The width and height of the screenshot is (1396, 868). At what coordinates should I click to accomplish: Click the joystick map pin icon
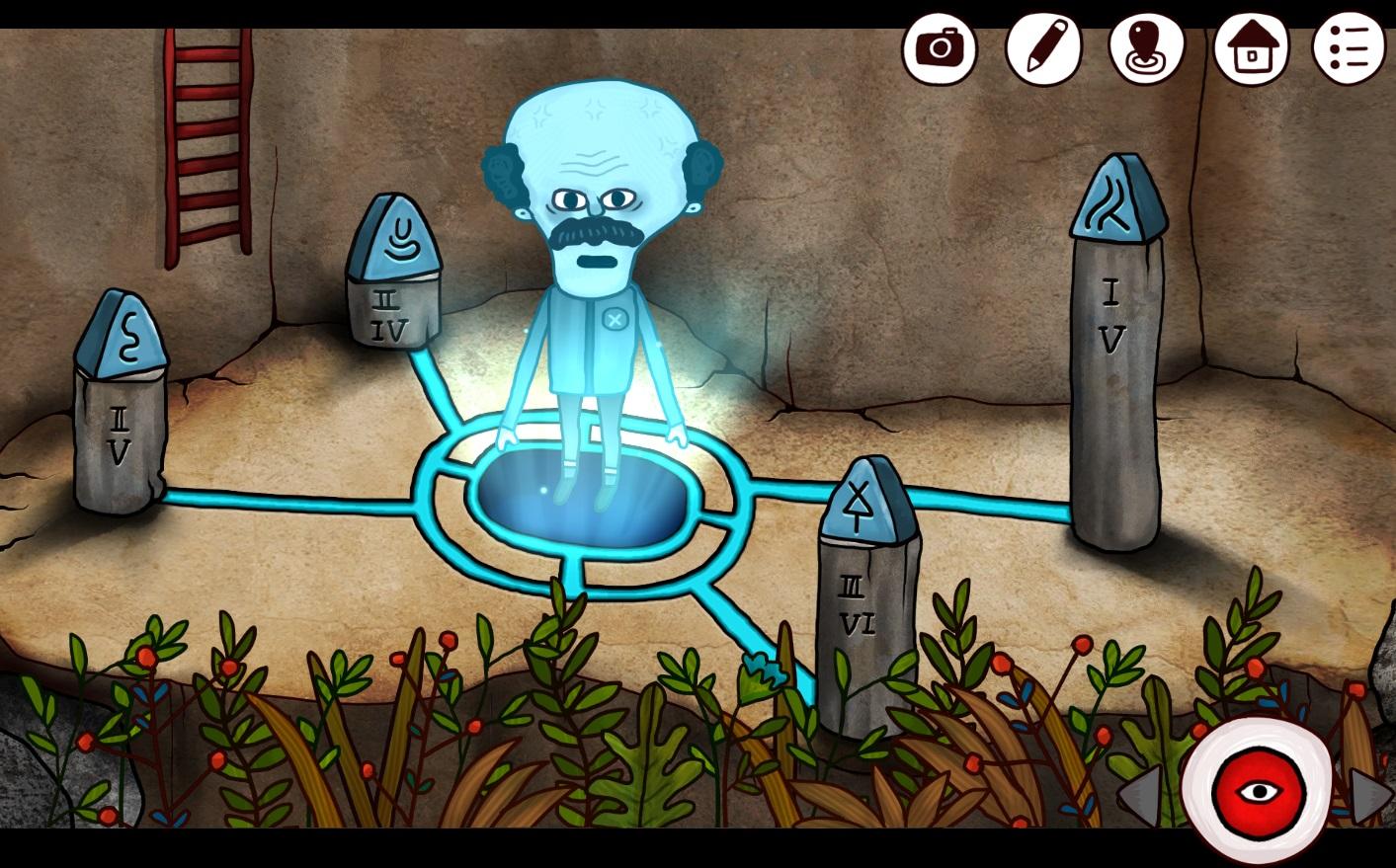[x=1146, y=47]
